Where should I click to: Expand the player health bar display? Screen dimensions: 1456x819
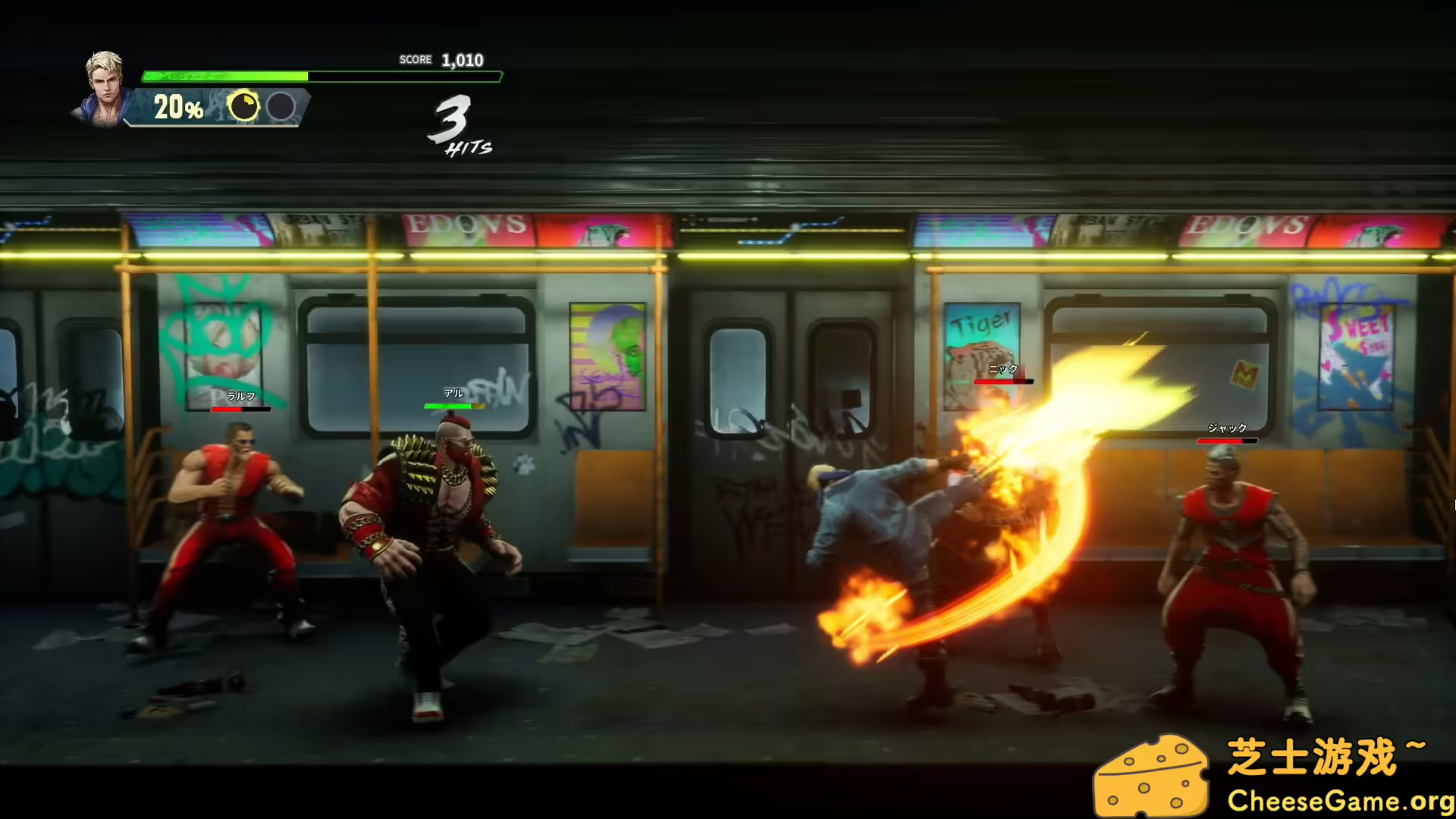point(318,76)
